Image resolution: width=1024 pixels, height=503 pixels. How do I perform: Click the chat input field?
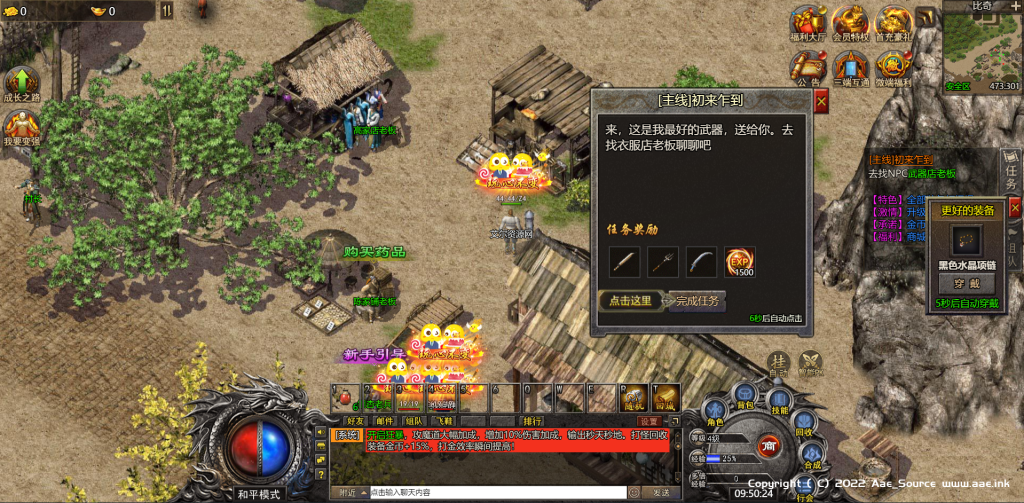497,492
